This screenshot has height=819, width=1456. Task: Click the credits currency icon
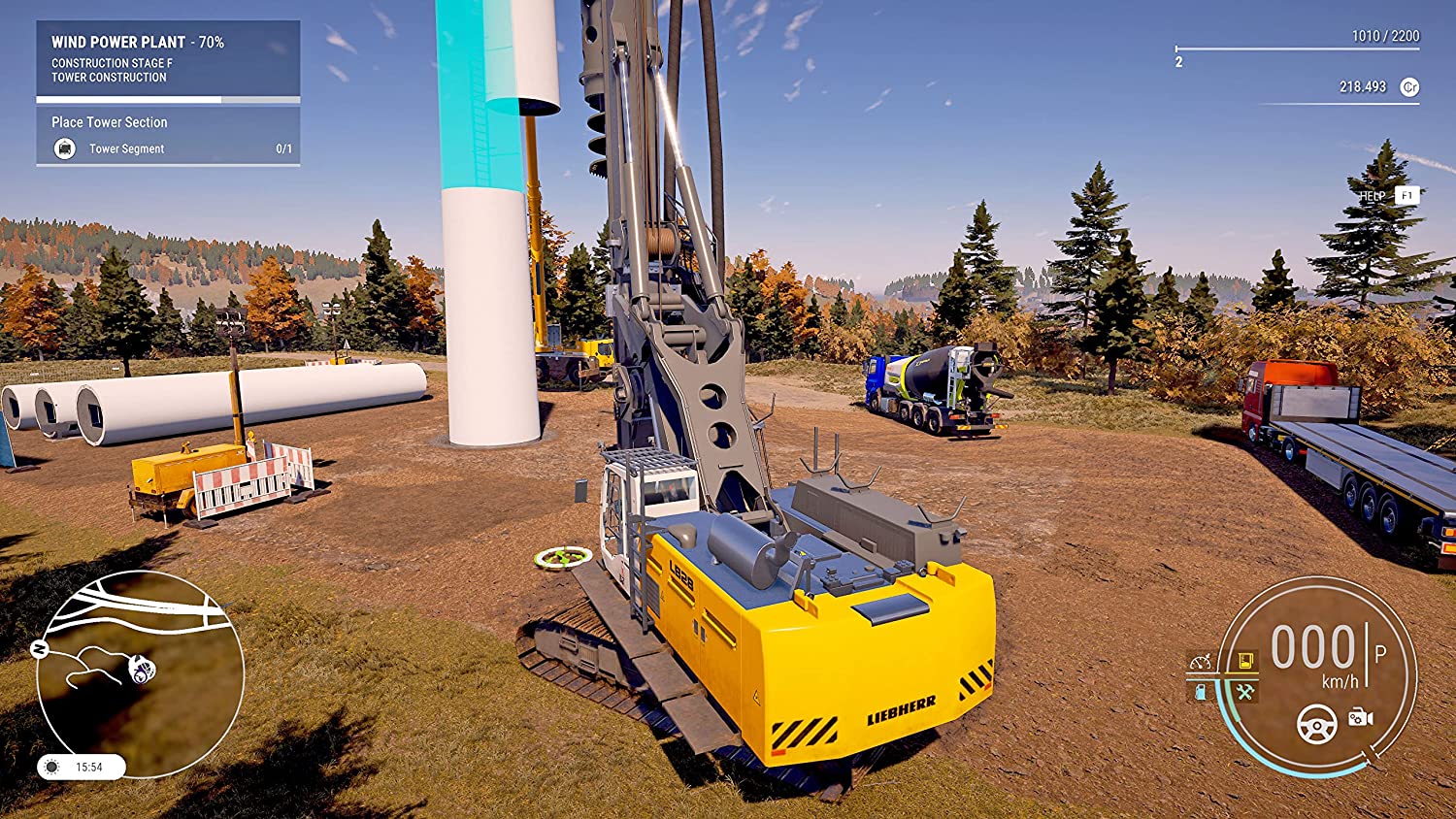(1409, 87)
